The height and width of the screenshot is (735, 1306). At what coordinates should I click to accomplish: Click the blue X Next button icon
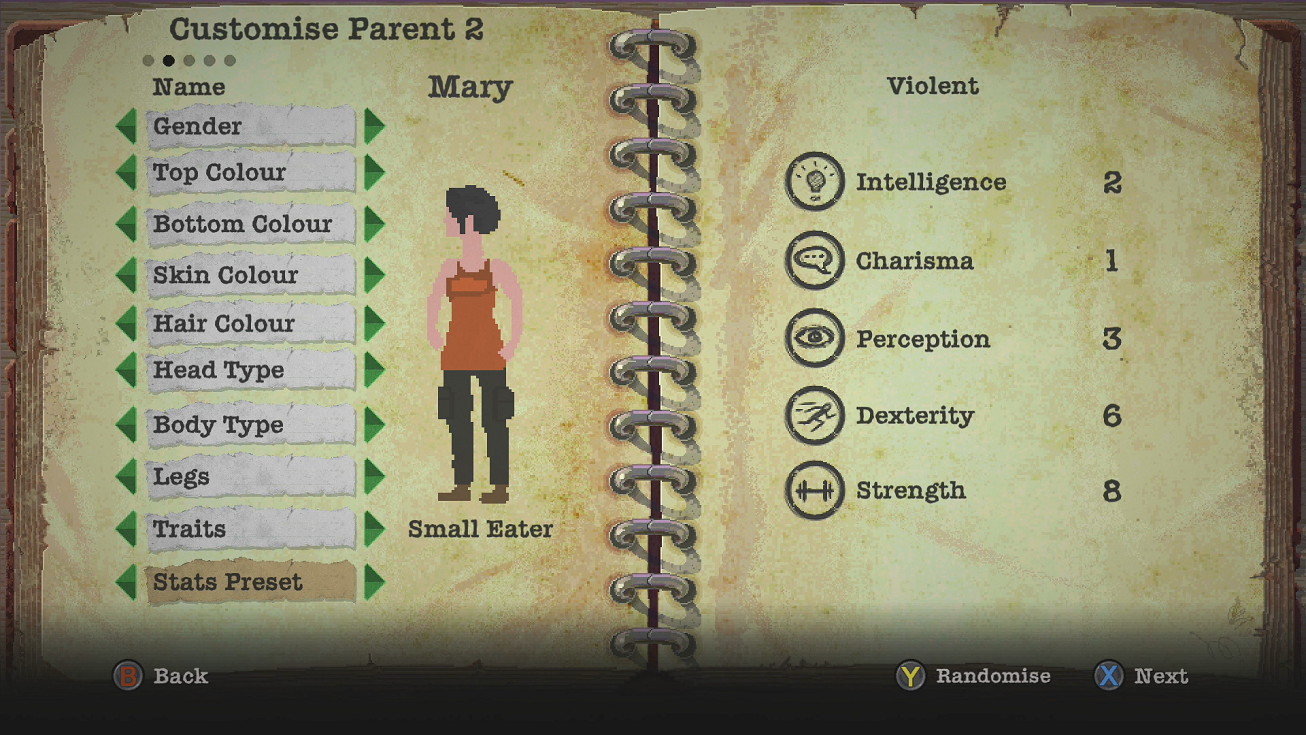click(1108, 677)
